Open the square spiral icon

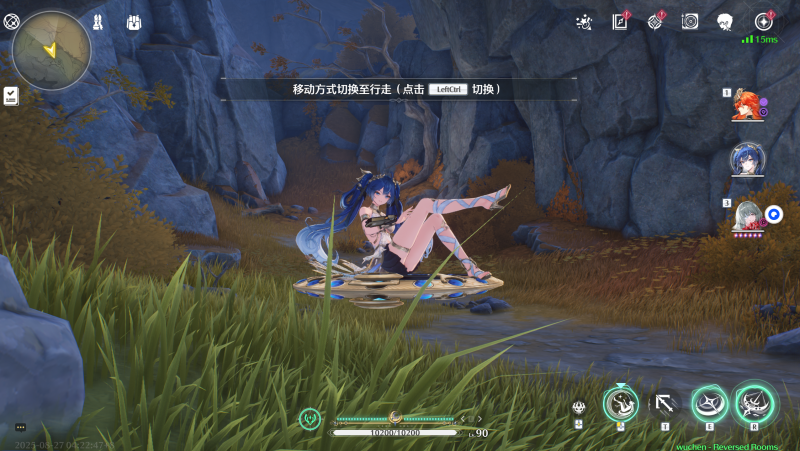(690, 21)
